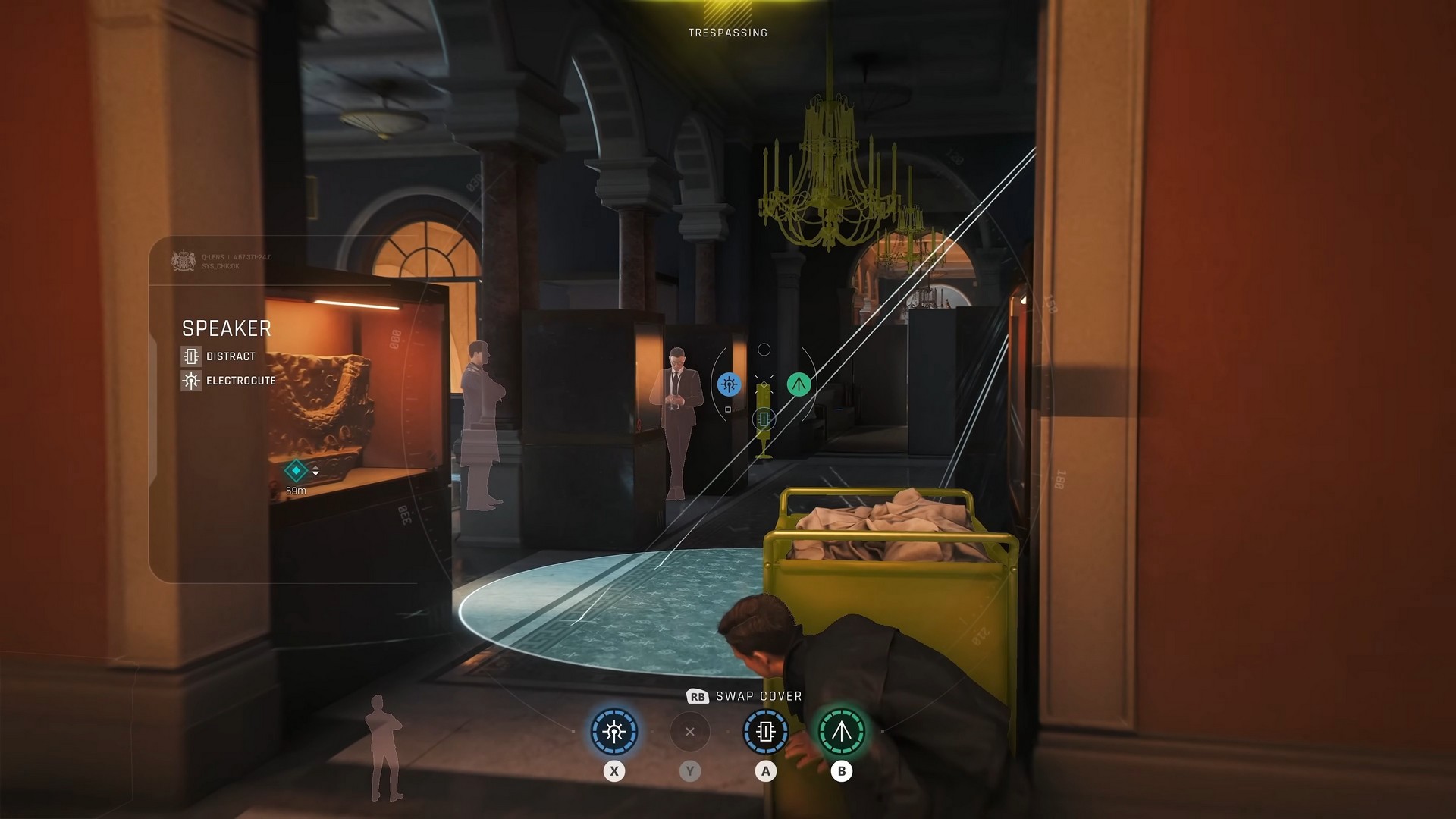The height and width of the screenshot is (819, 1456).
Task: Toggle the empty Y gadget slot
Action: (689, 732)
